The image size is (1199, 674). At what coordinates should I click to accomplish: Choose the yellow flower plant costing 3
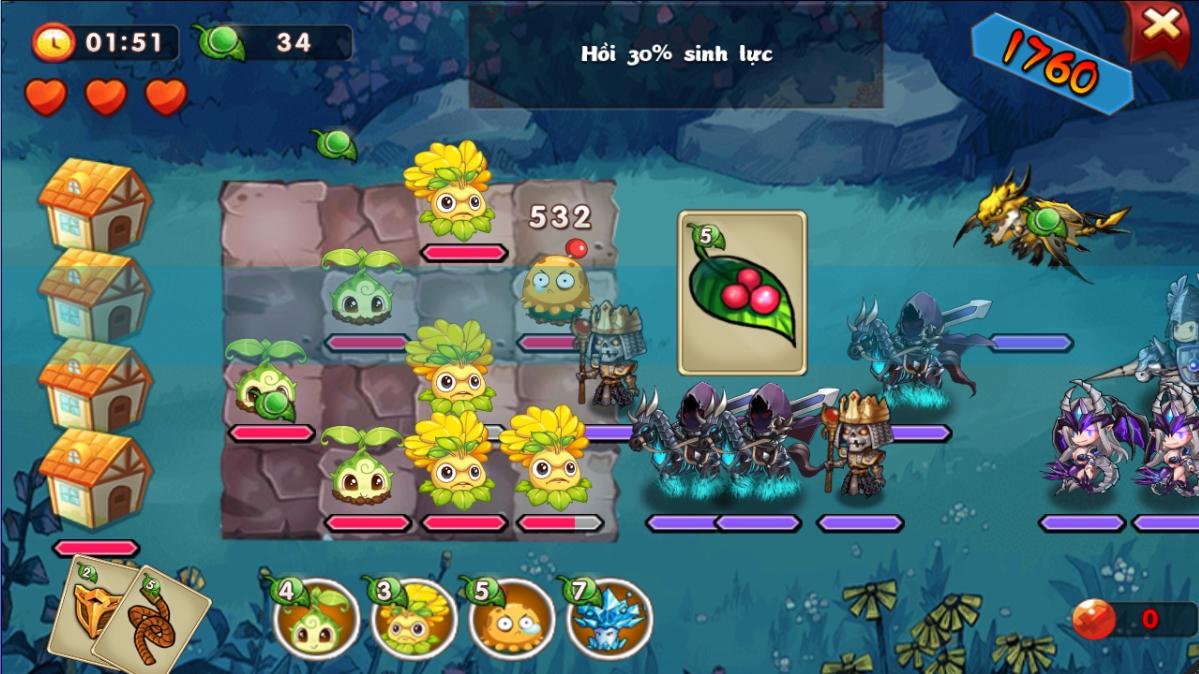(x=414, y=619)
